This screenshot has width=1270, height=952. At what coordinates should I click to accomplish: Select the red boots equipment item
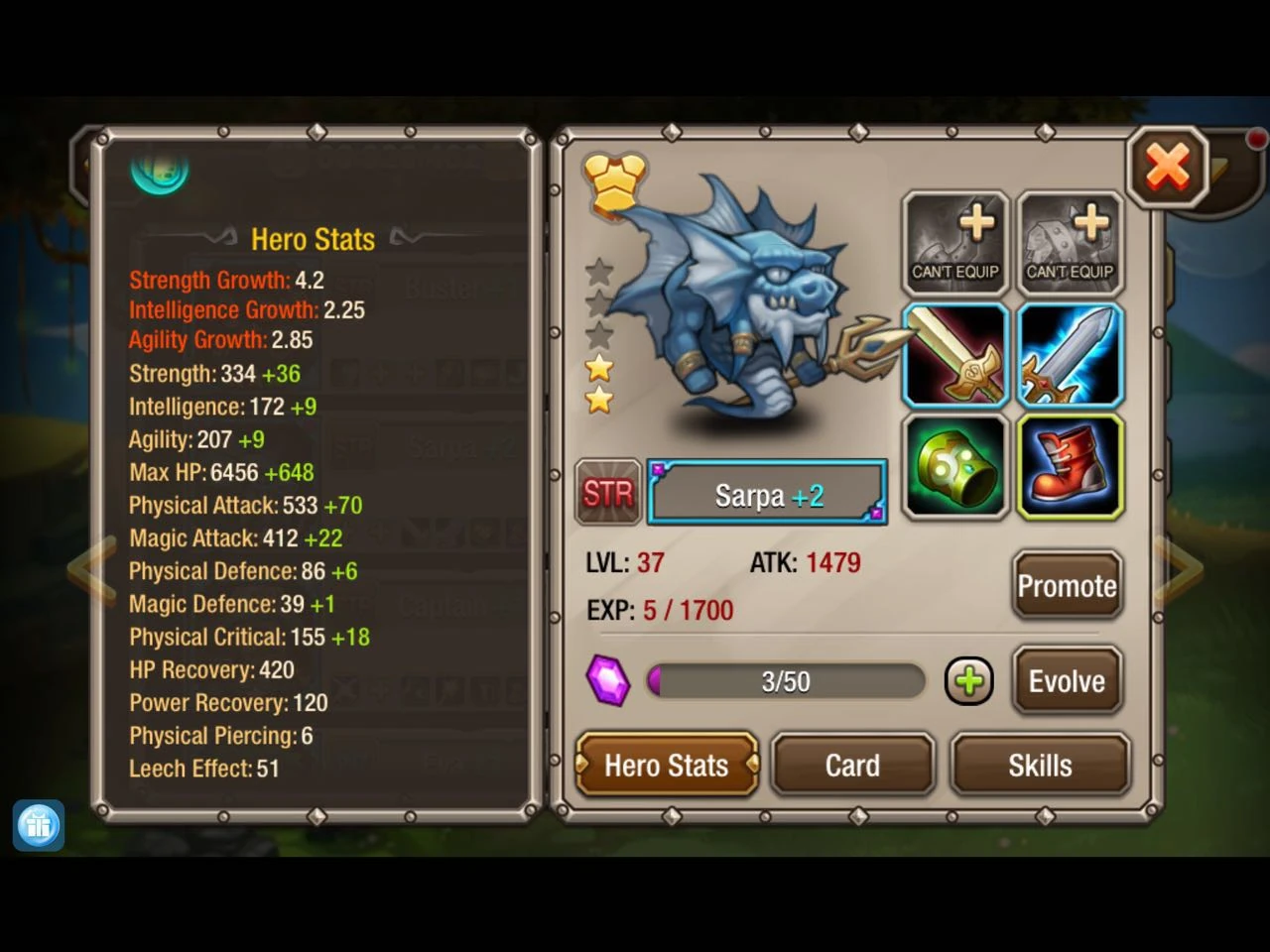tap(1070, 466)
